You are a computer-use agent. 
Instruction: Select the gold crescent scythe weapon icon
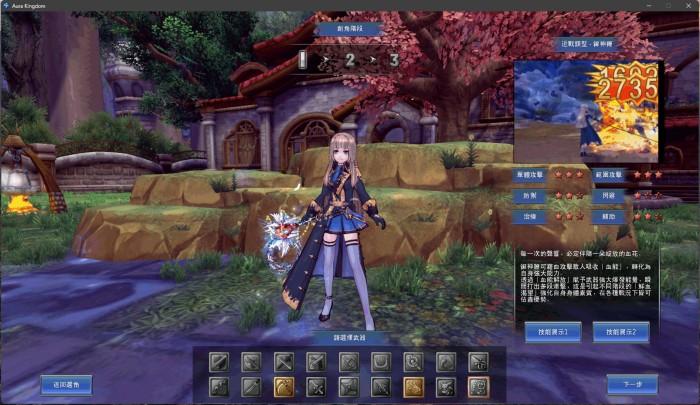[x=285, y=385]
